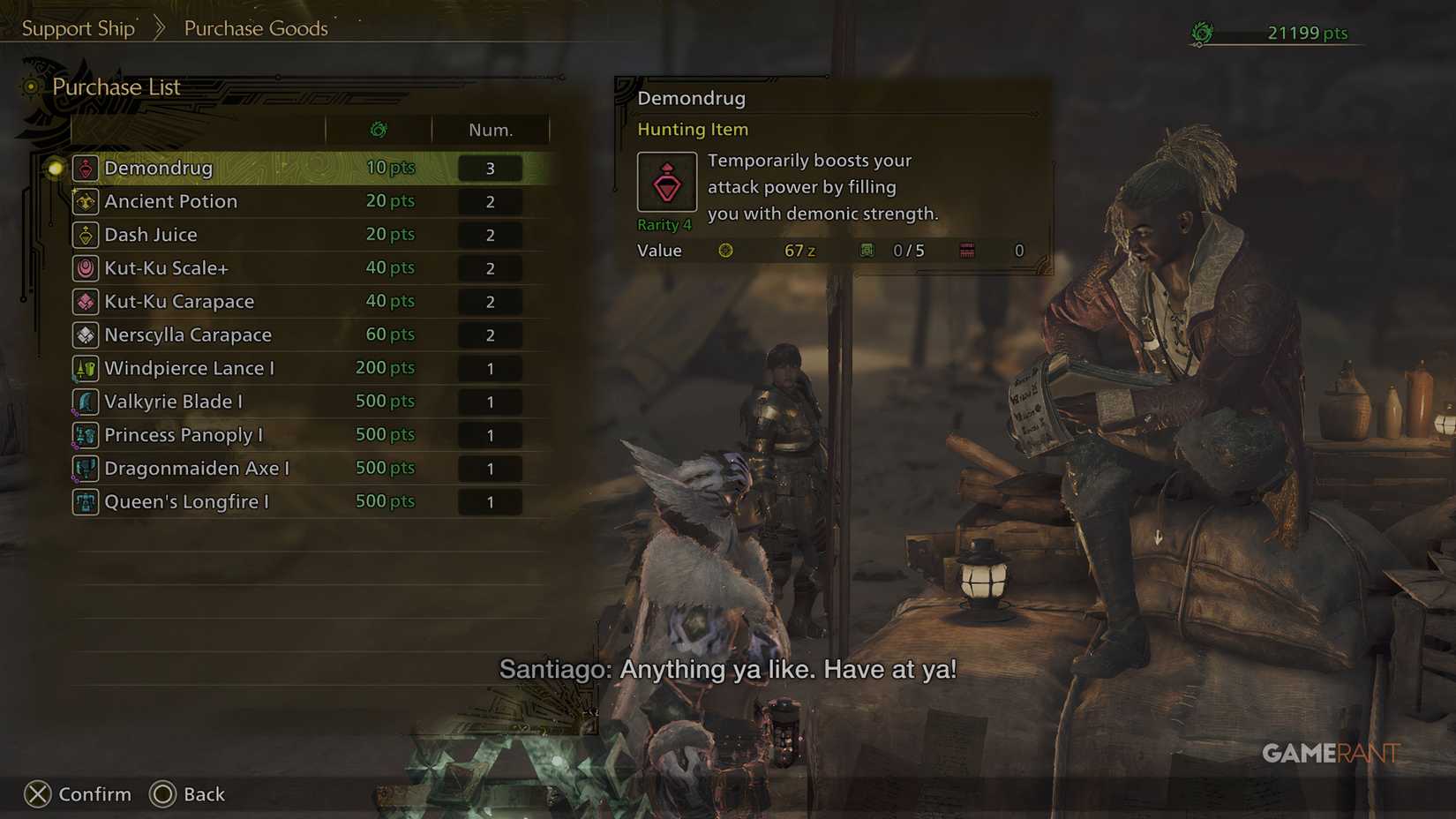This screenshot has height=819, width=1456.
Task: Select the Princess Panoply I armor icon
Action: (x=85, y=434)
